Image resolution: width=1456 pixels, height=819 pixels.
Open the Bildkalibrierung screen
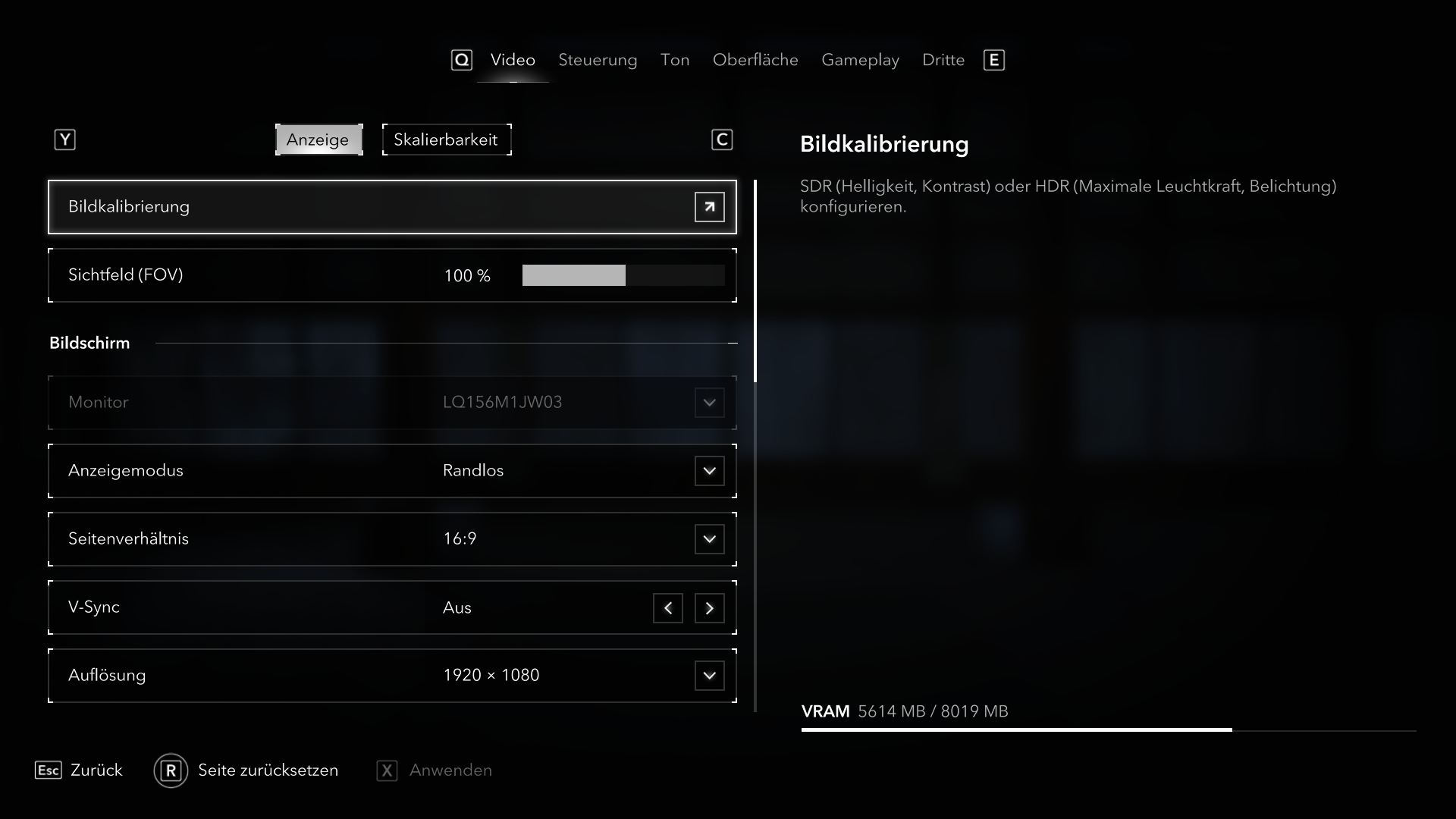coord(709,207)
